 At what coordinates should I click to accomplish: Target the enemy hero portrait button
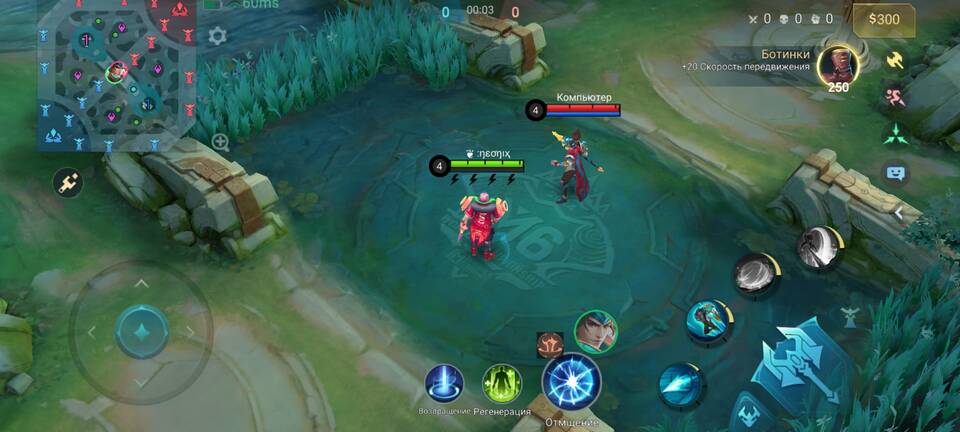pos(595,331)
